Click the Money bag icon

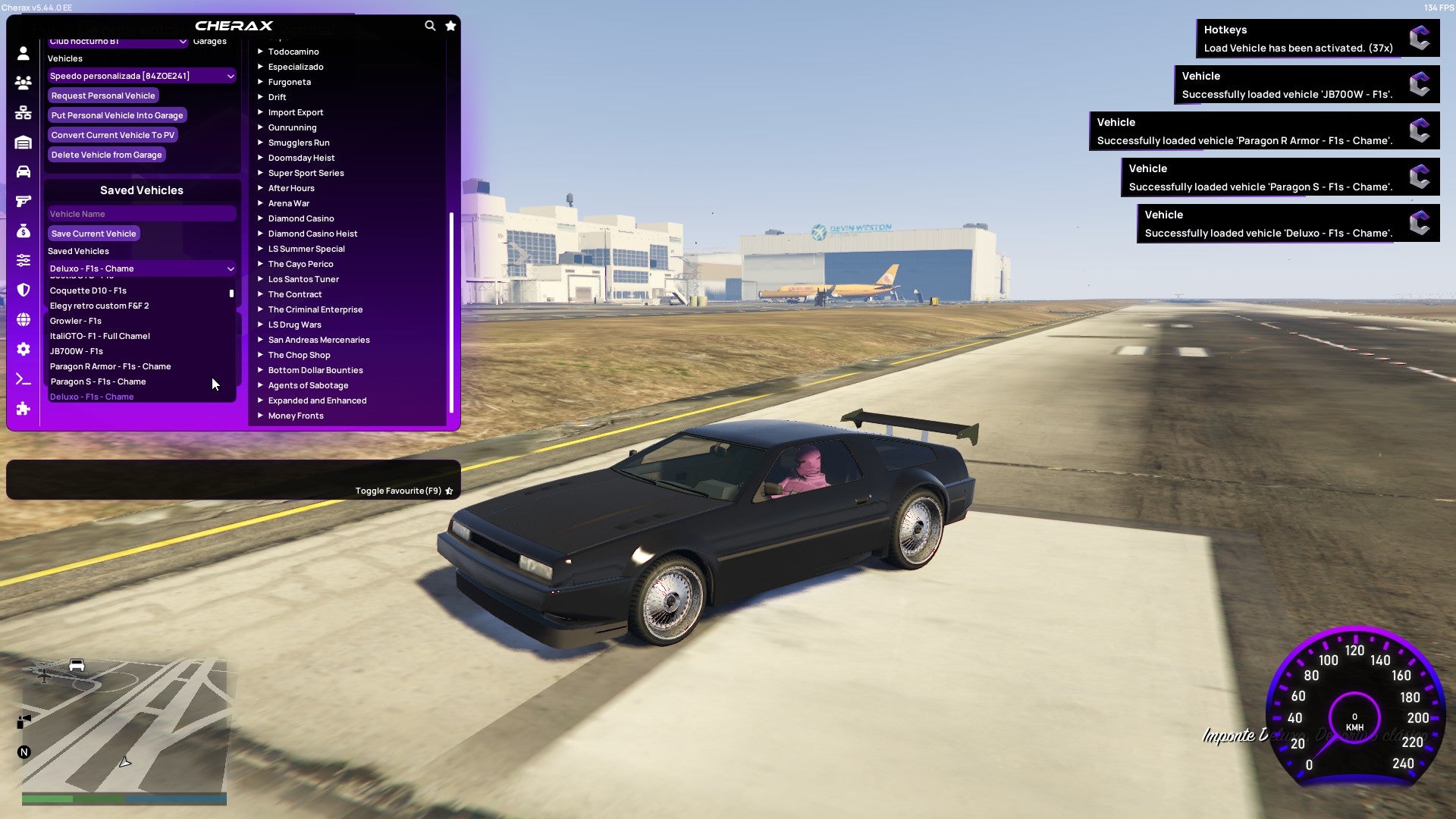coord(23,230)
